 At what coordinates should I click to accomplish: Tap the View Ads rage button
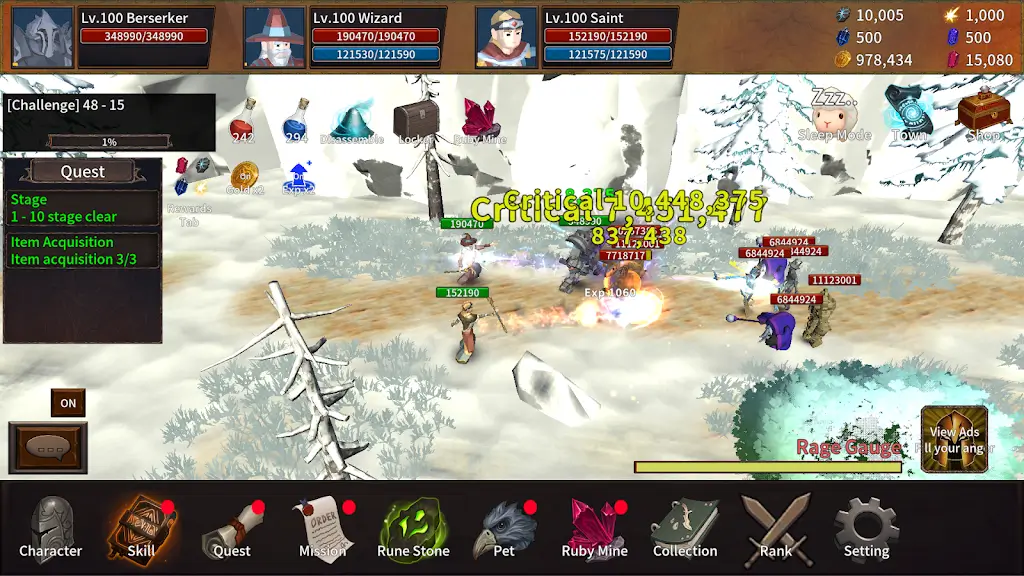click(954, 438)
